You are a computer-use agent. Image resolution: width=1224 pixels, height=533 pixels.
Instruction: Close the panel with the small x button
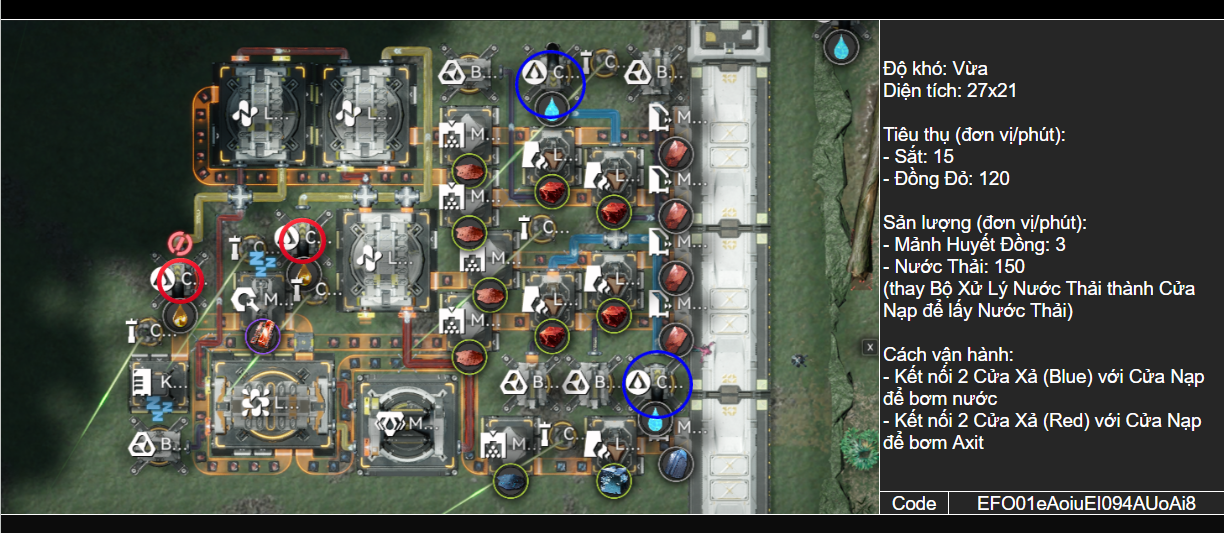coord(869,346)
